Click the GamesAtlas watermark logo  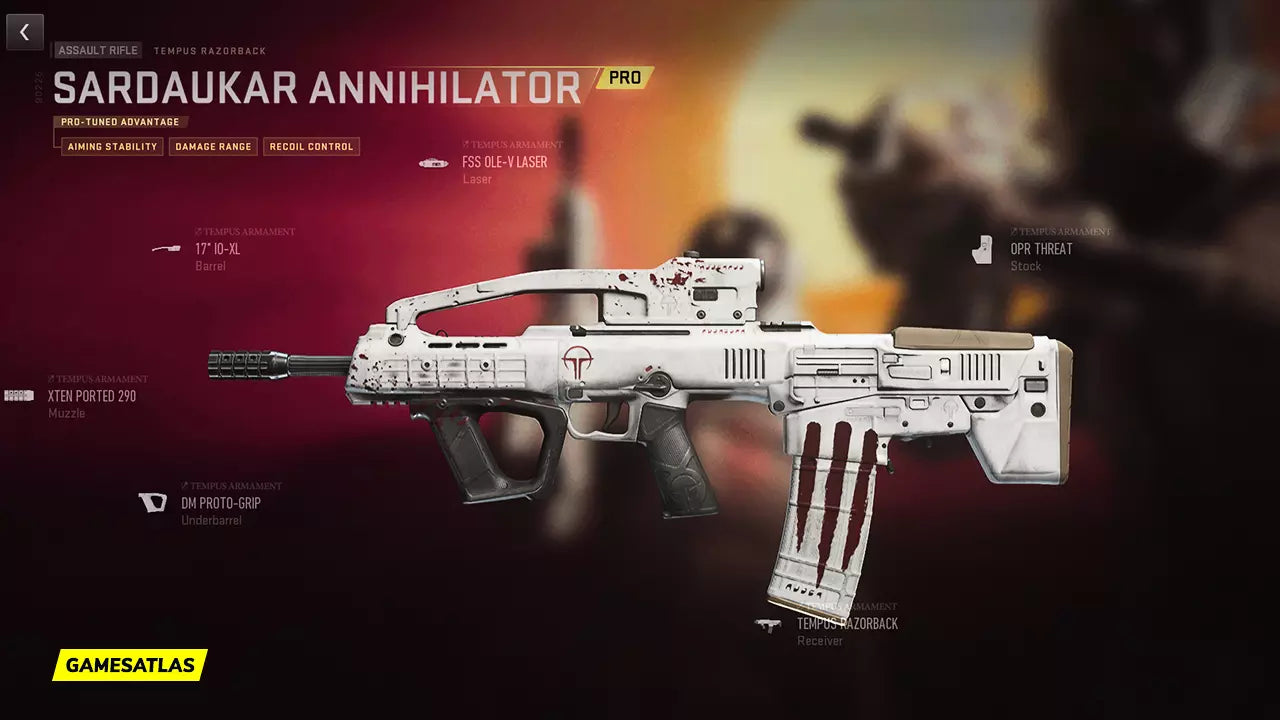130,665
